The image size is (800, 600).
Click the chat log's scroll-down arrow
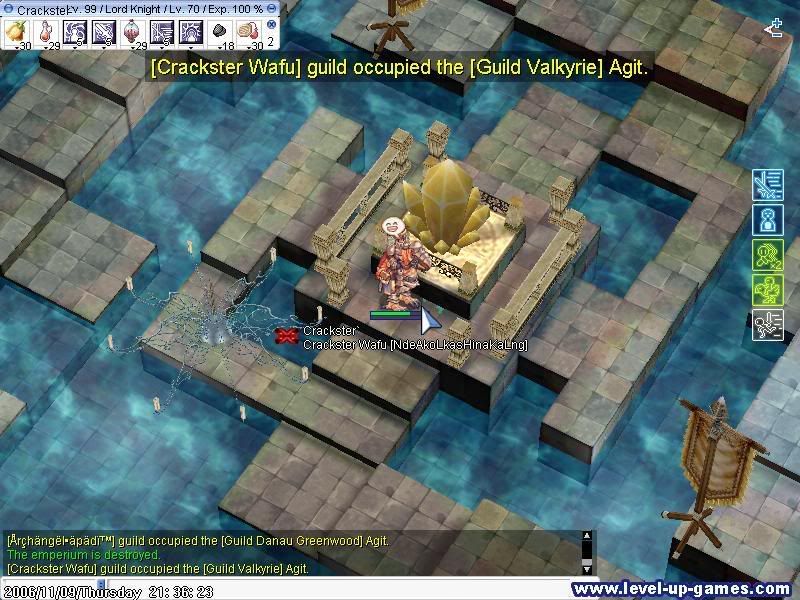(586, 568)
